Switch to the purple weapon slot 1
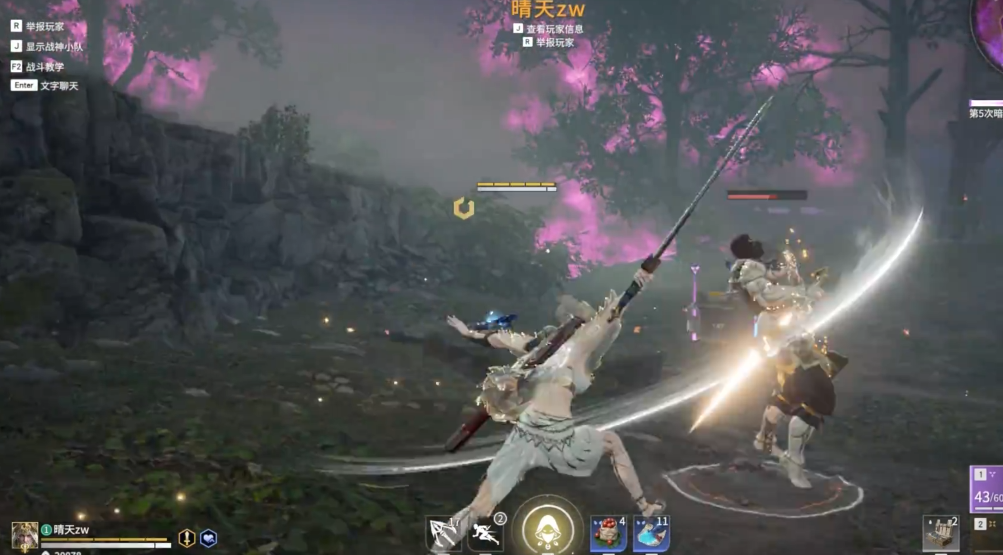 (x=985, y=488)
